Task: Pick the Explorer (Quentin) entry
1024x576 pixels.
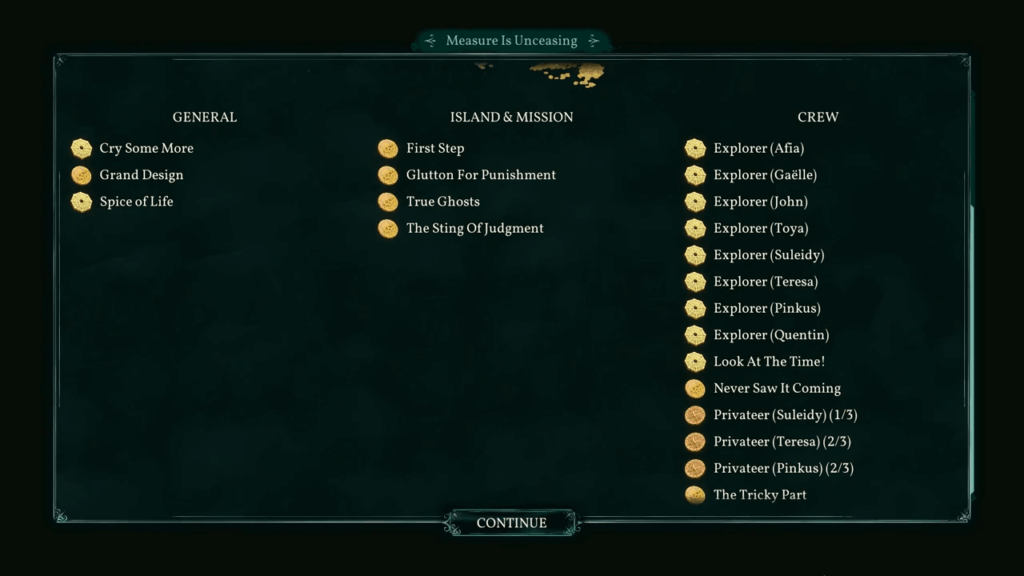Action: [x=770, y=335]
